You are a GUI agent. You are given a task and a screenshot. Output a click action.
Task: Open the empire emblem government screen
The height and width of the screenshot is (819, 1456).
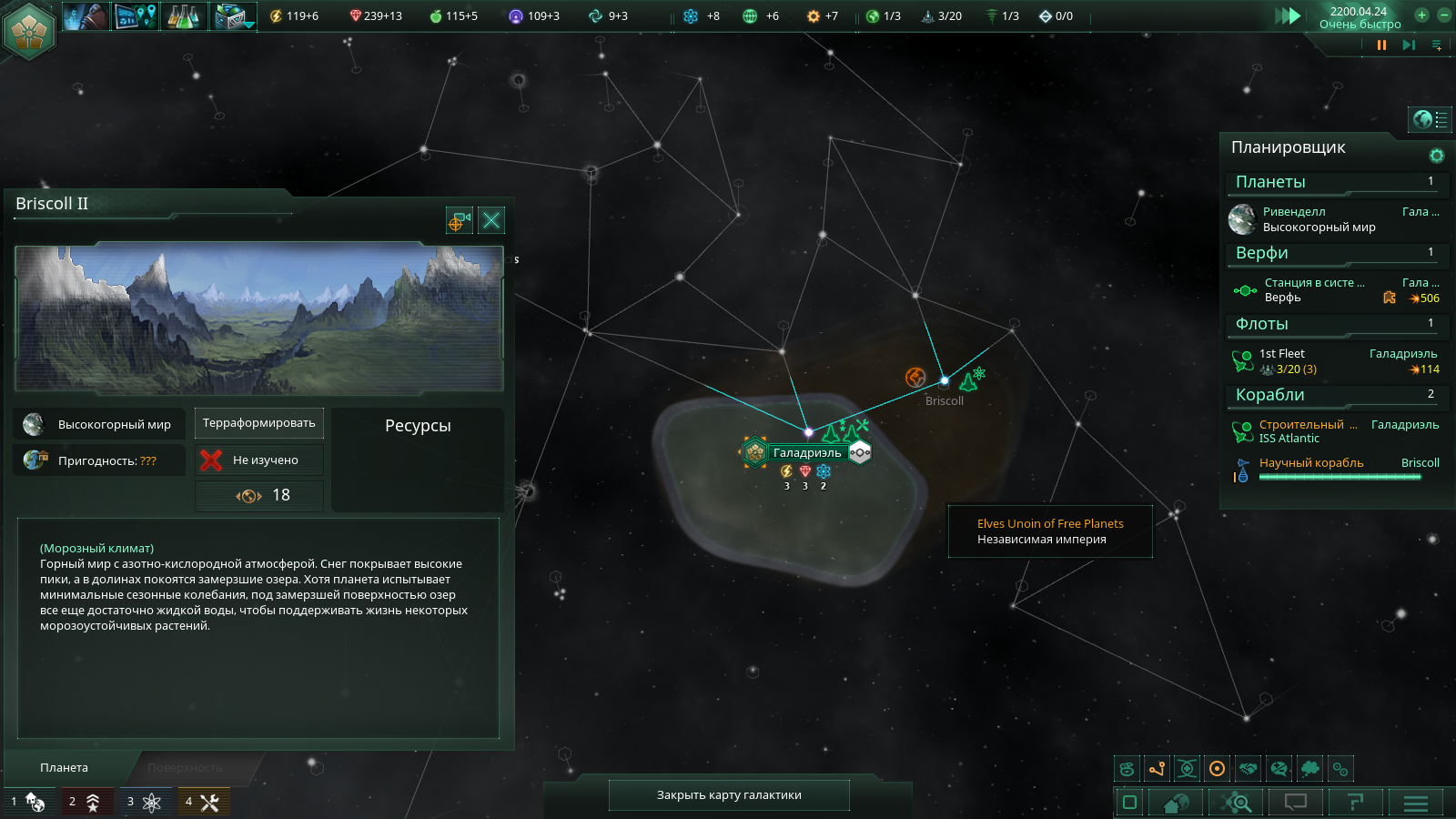coord(29,31)
